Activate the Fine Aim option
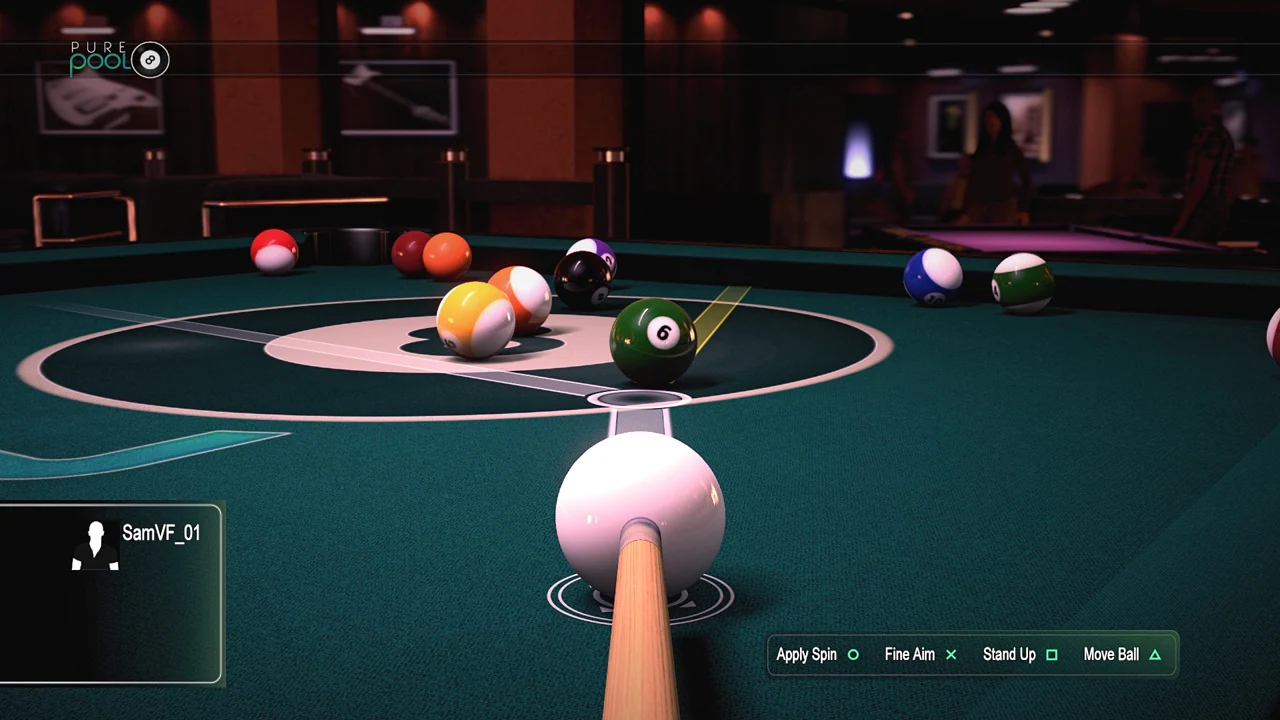The image size is (1280, 720). coord(909,654)
